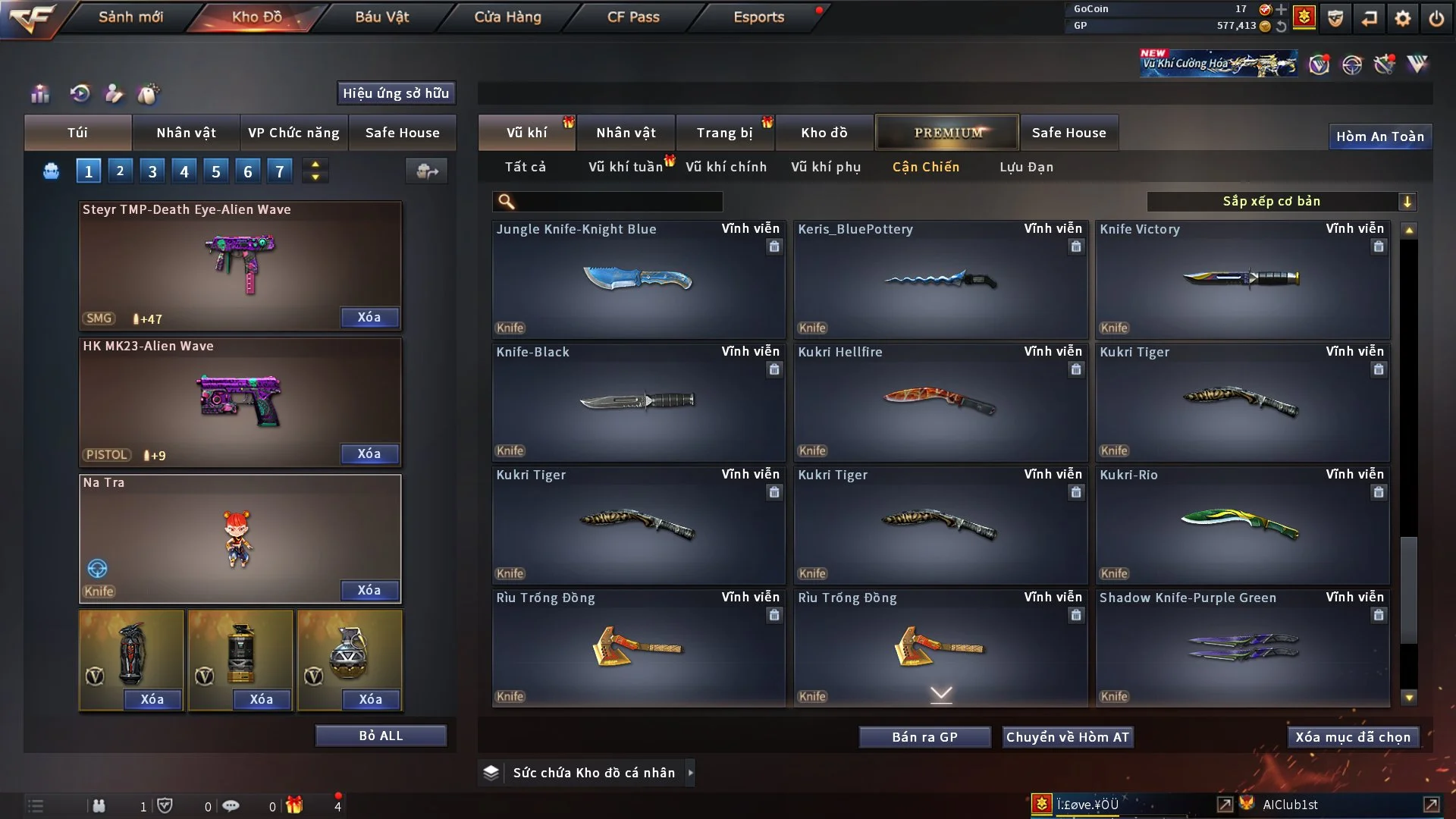This screenshot has height=819, width=1456.
Task: Show the Vũ khí chính category
Action: point(726,167)
